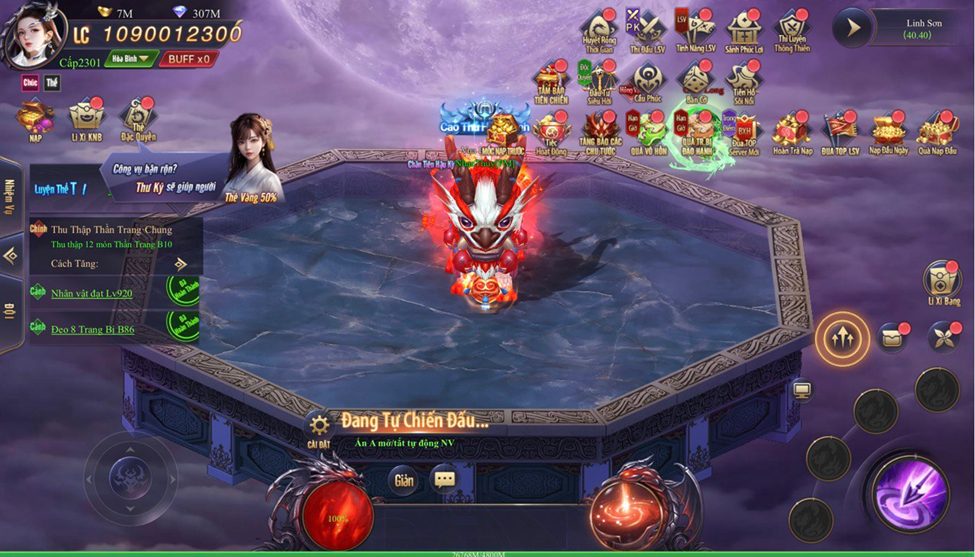The width and height of the screenshot is (975, 557).
Task: Open Thẻ Đặc Quyền privilege card
Action: pos(136,119)
